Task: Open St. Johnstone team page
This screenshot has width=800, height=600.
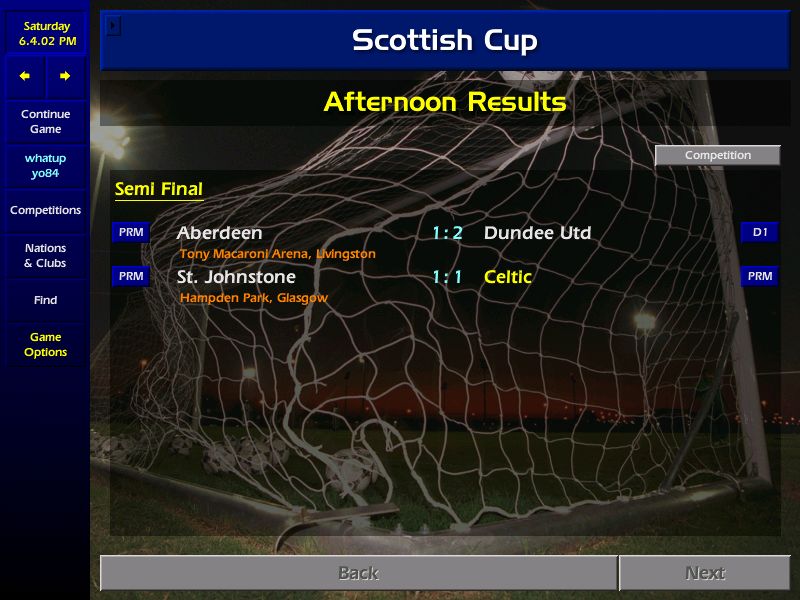Action: pyautogui.click(x=236, y=277)
